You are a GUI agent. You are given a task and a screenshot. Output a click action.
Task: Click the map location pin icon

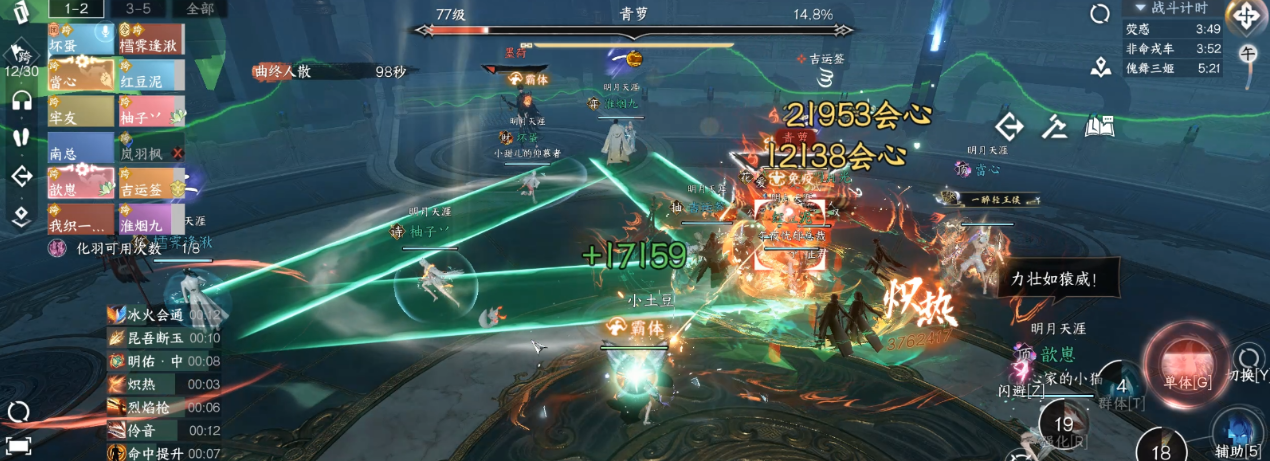point(1101,68)
